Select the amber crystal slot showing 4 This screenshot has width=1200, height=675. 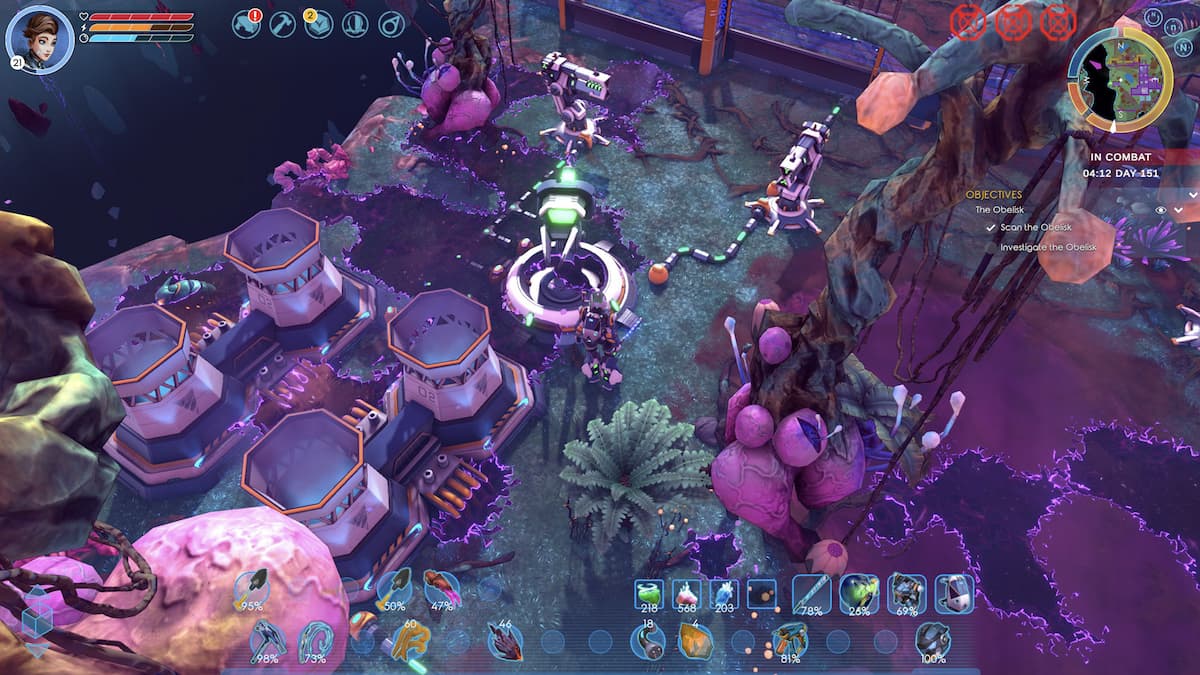pos(695,640)
